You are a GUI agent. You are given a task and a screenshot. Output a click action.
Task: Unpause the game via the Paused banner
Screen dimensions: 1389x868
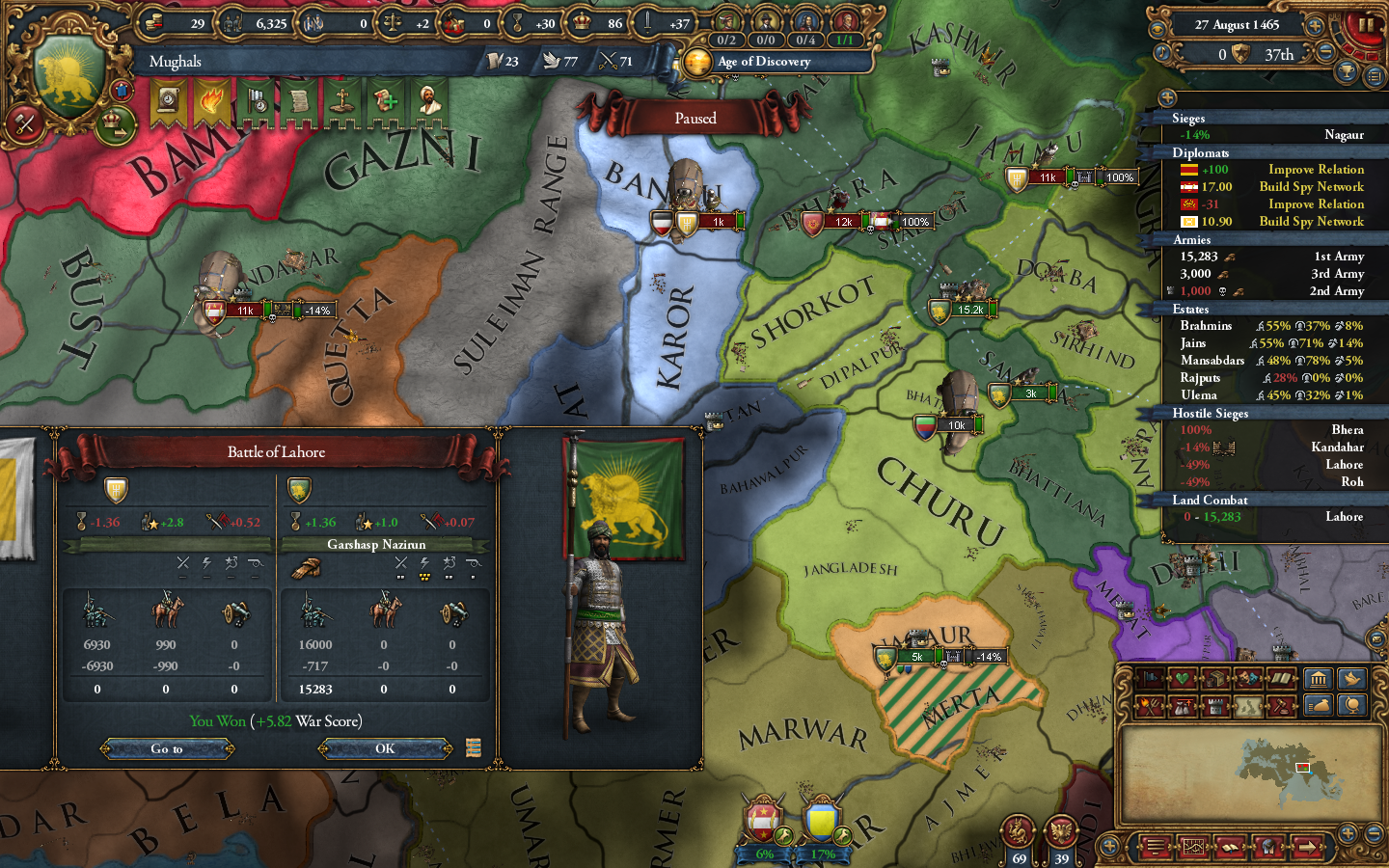click(696, 118)
